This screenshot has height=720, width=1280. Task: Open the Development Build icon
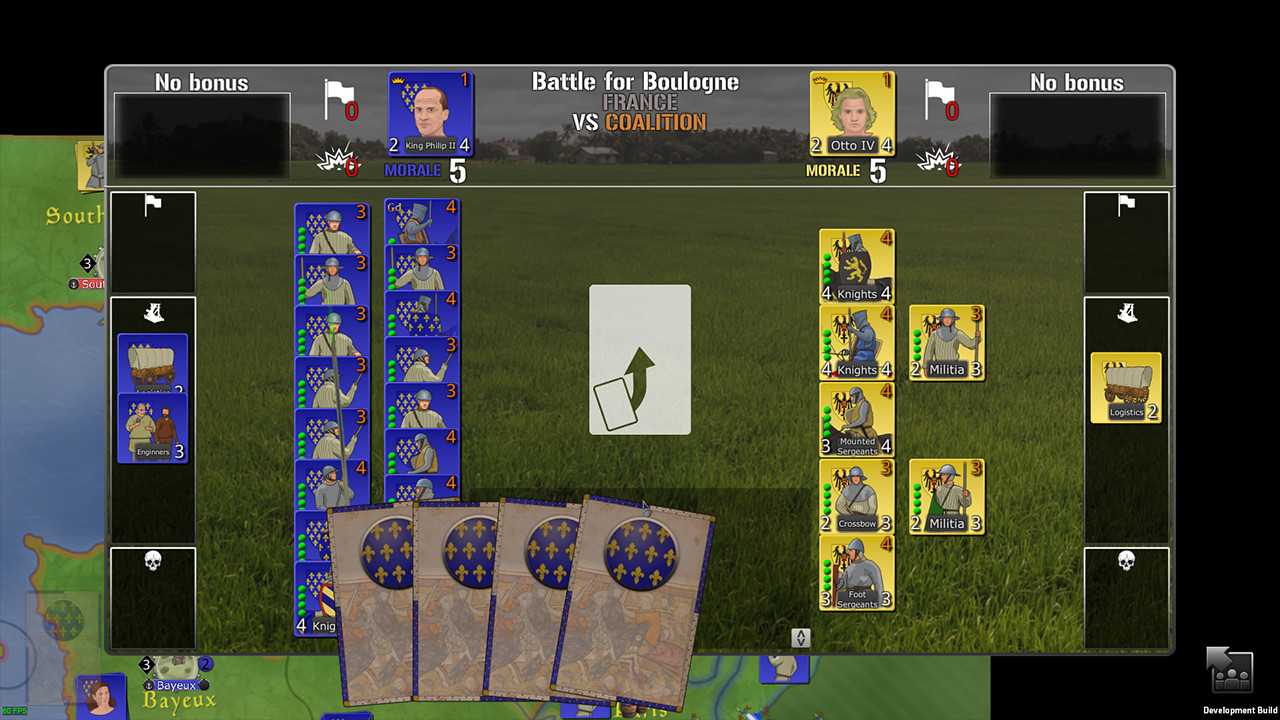click(1229, 668)
